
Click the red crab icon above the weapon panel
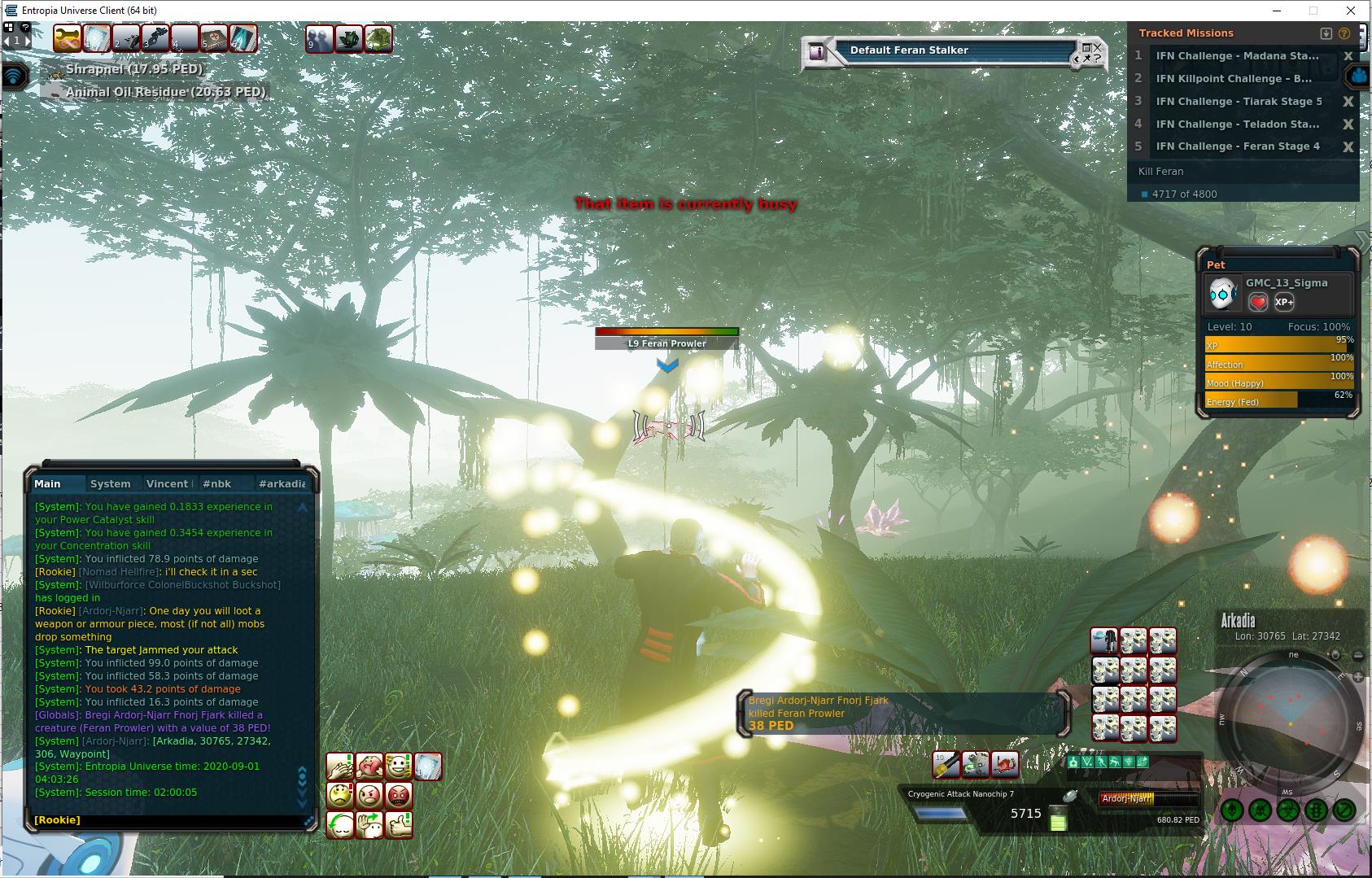[x=1005, y=764]
